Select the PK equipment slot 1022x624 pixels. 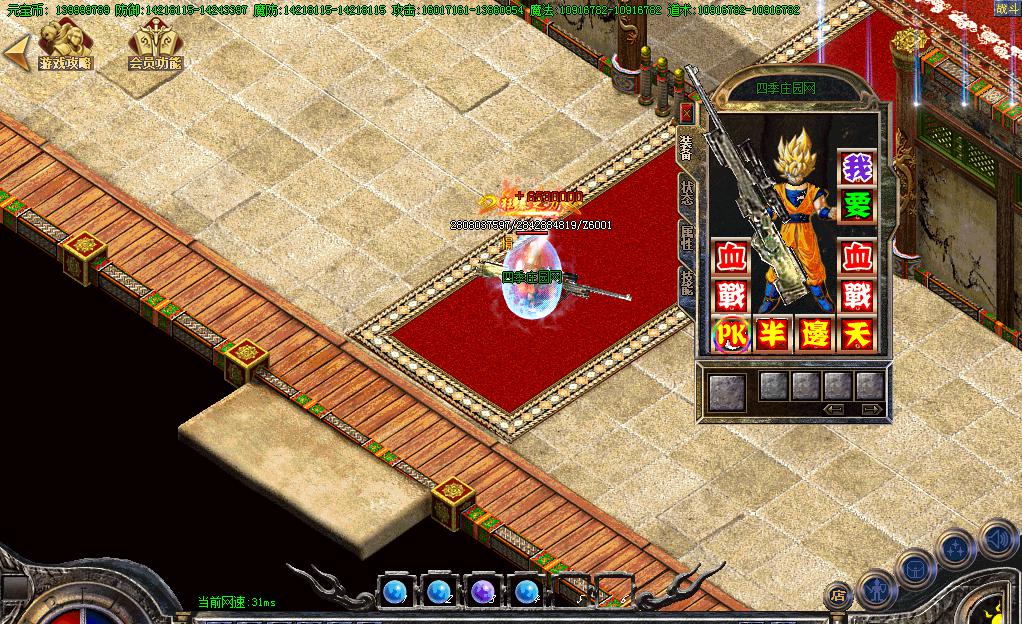tap(731, 334)
